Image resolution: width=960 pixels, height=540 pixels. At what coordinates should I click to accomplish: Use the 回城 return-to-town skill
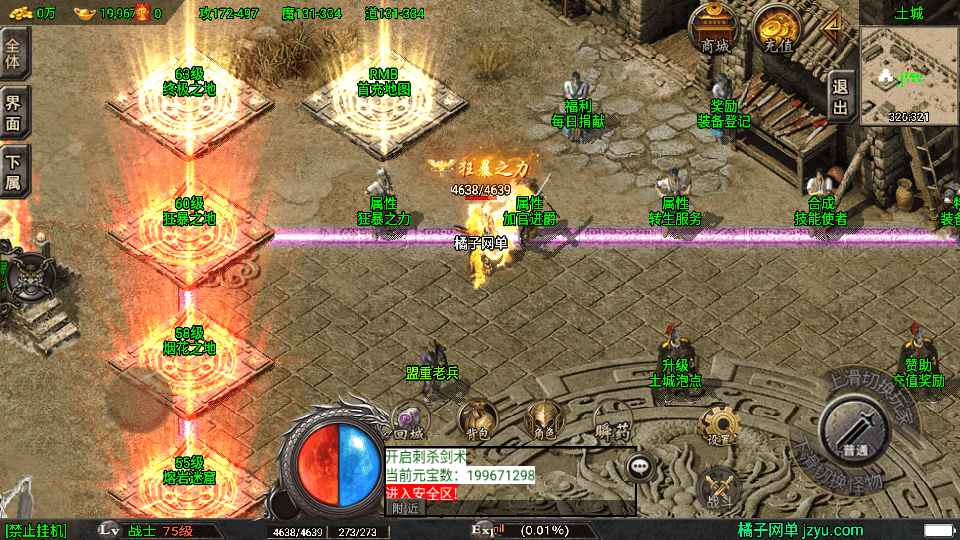tap(410, 421)
